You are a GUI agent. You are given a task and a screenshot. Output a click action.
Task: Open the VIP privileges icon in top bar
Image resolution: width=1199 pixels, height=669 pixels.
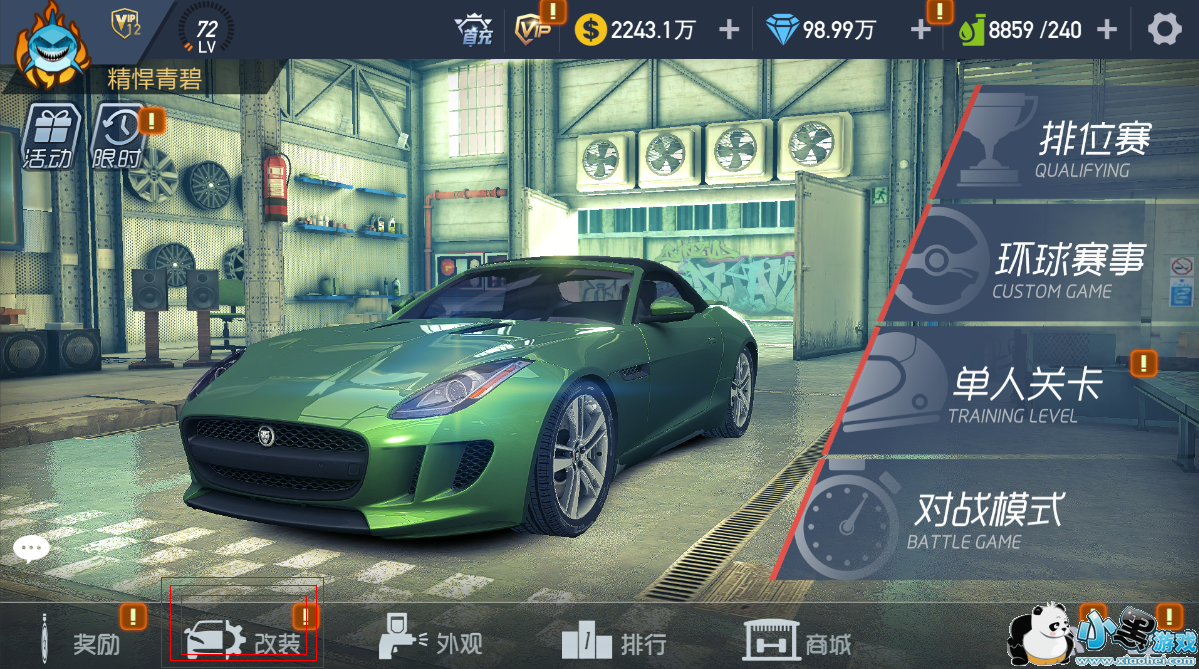pyautogui.click(x=530, y=29)
